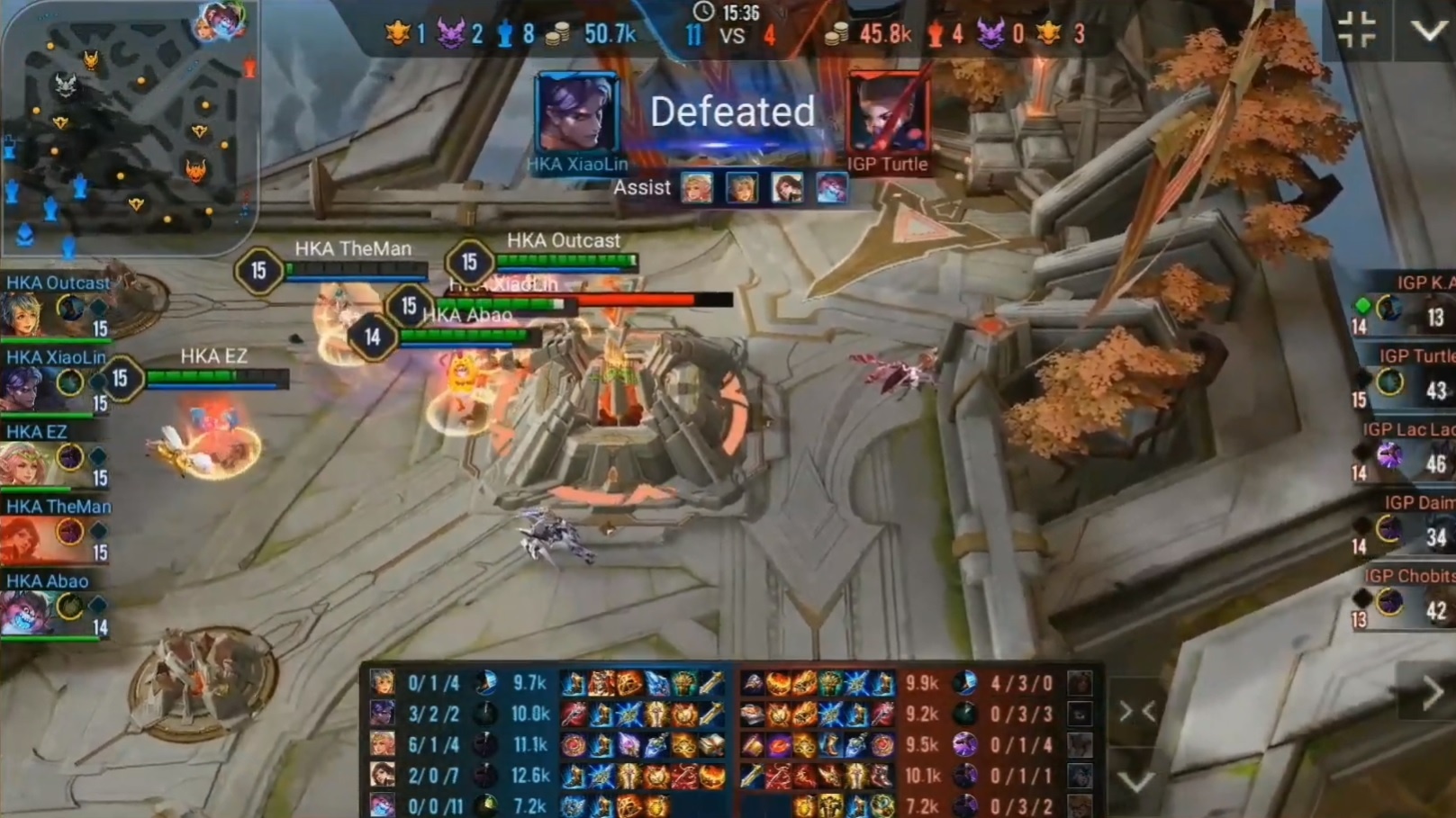This screenshot has height=818, width=1456.
Task: Select the first assist hero icon
Action: [x=696, y=189]
